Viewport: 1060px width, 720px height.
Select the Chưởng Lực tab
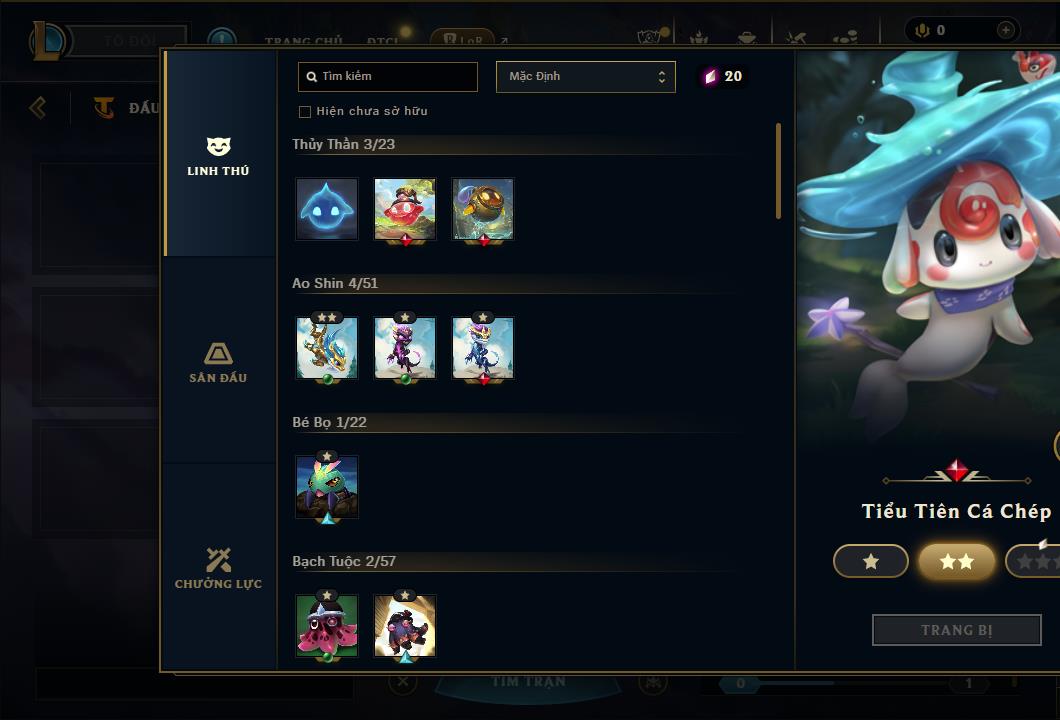click(218, 568)
